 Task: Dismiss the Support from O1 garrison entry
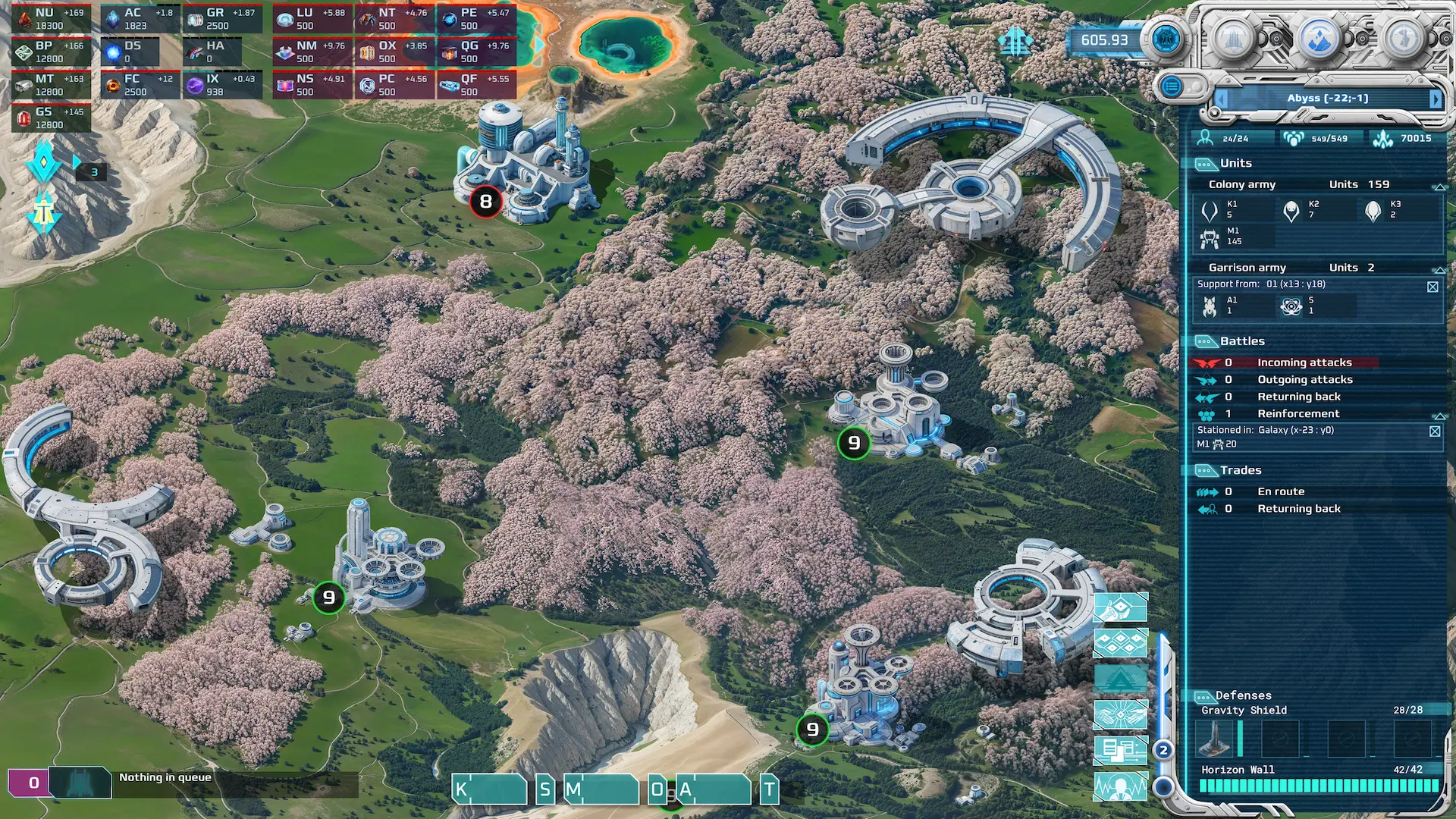pos(1433,284)
